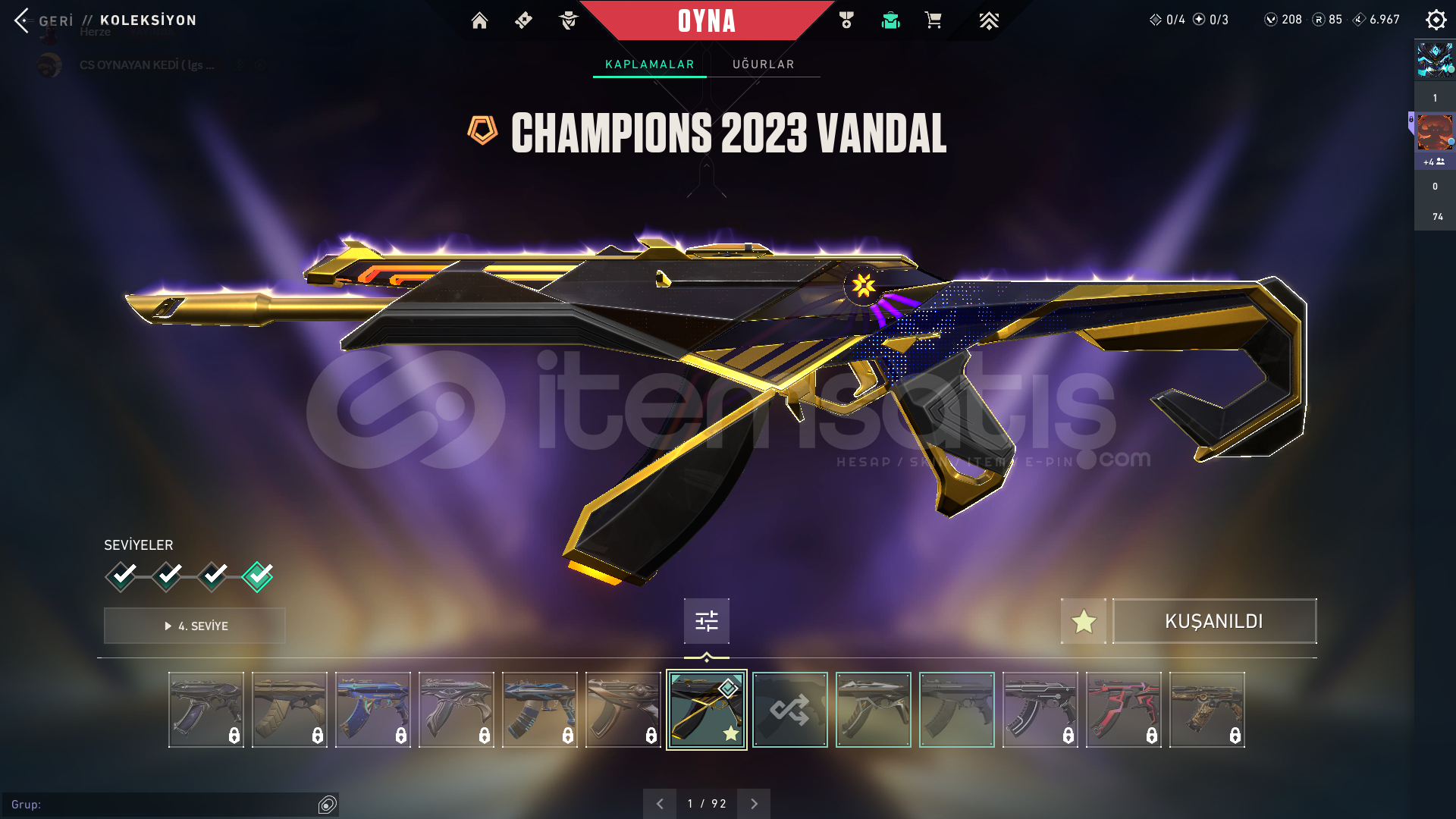Play the 4. SEVİYE level preview

194,626
